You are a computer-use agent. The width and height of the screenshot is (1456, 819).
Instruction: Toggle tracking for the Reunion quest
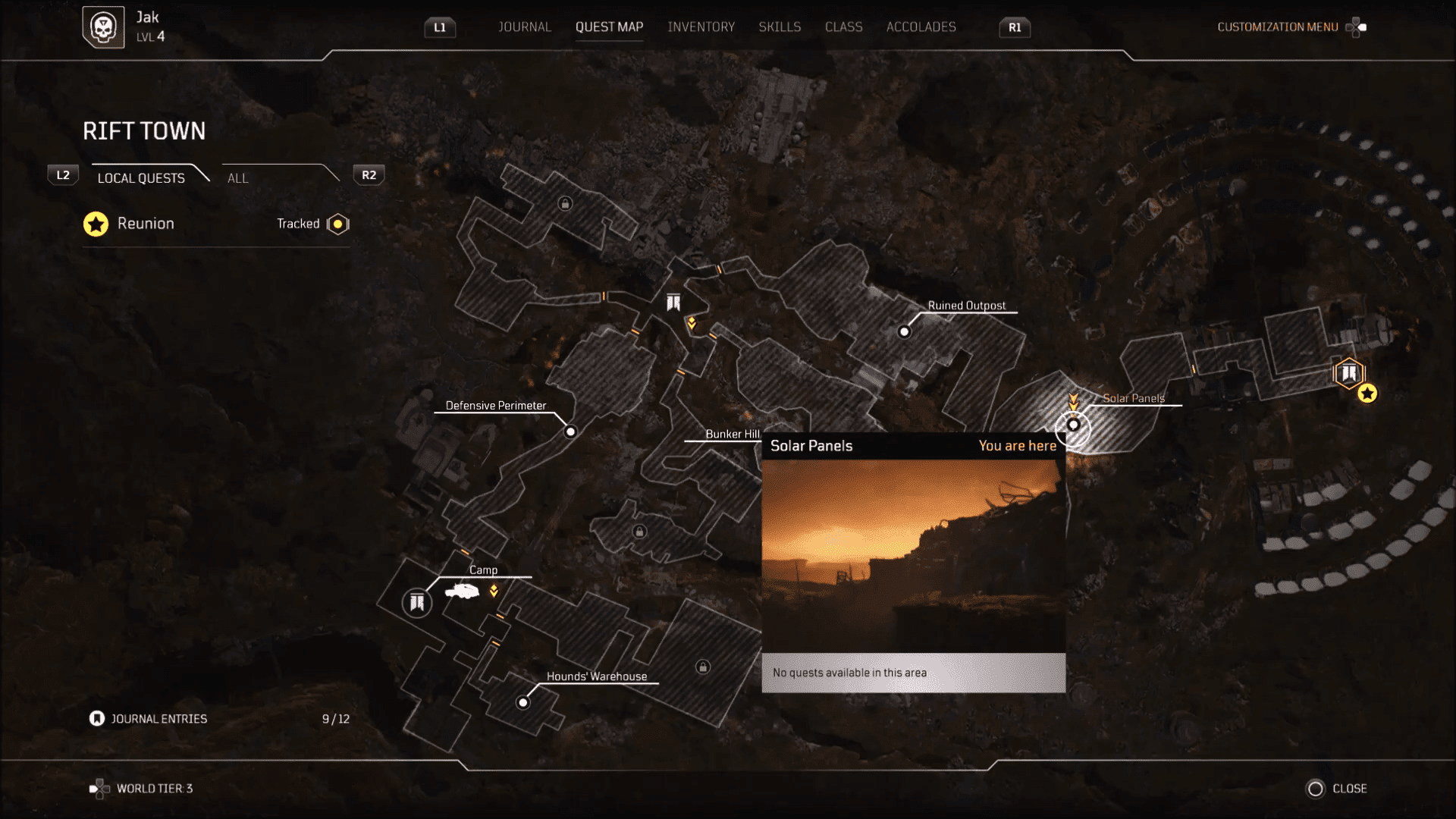click(337, 224)
